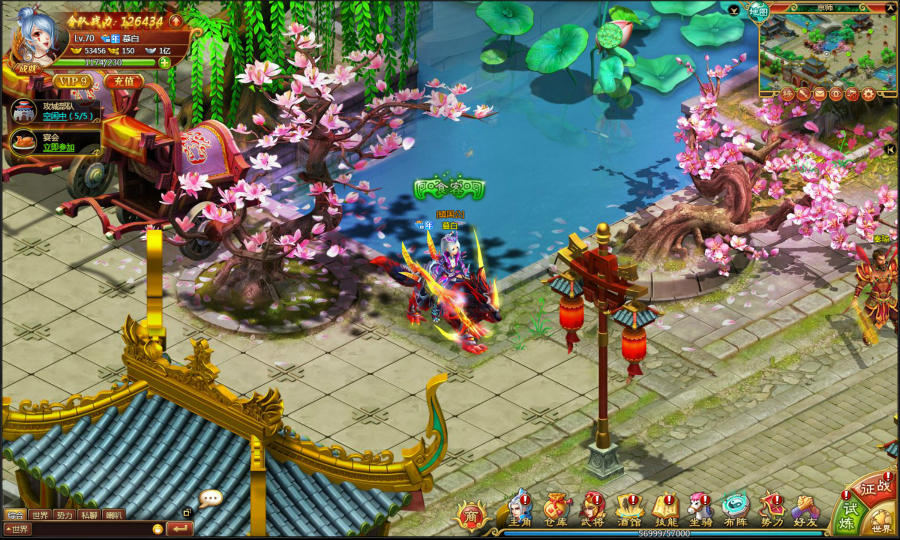Open the 坐骑 mount menu

coord(701,508)
